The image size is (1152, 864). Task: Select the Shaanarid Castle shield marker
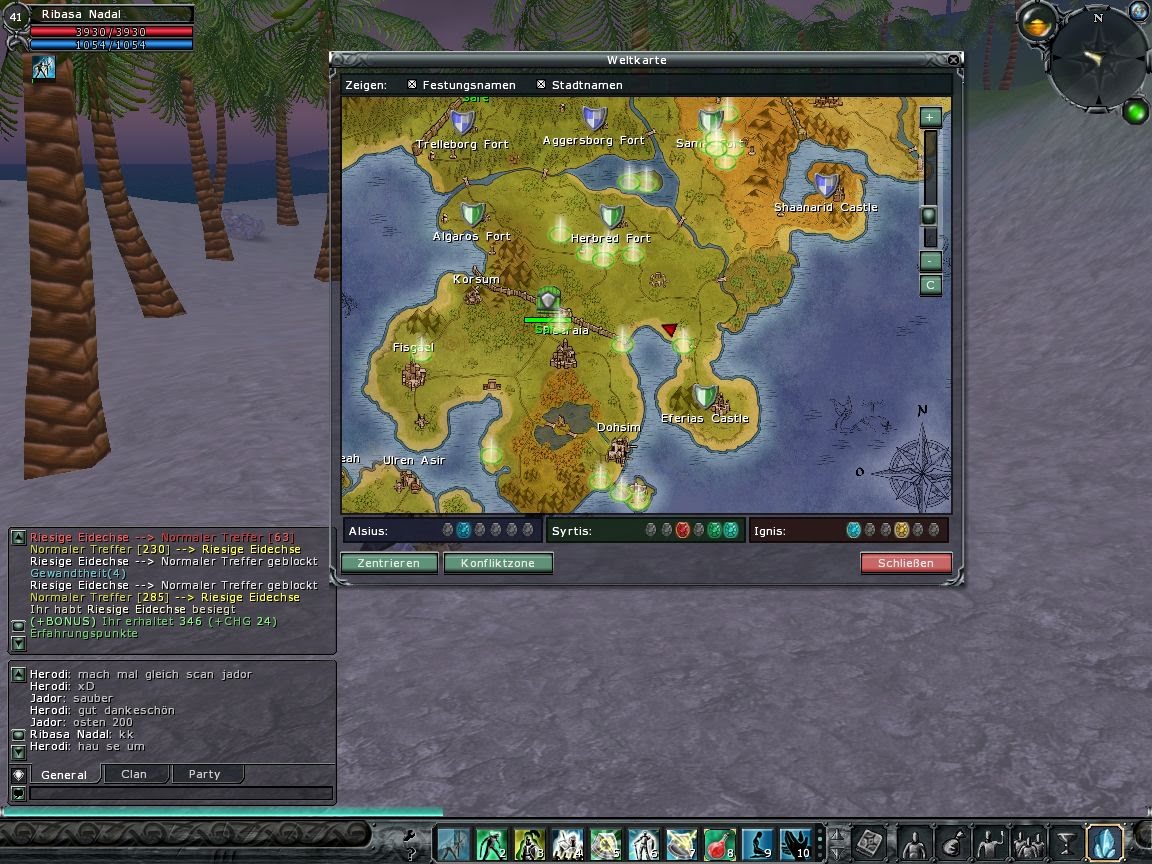pos(826,185)
